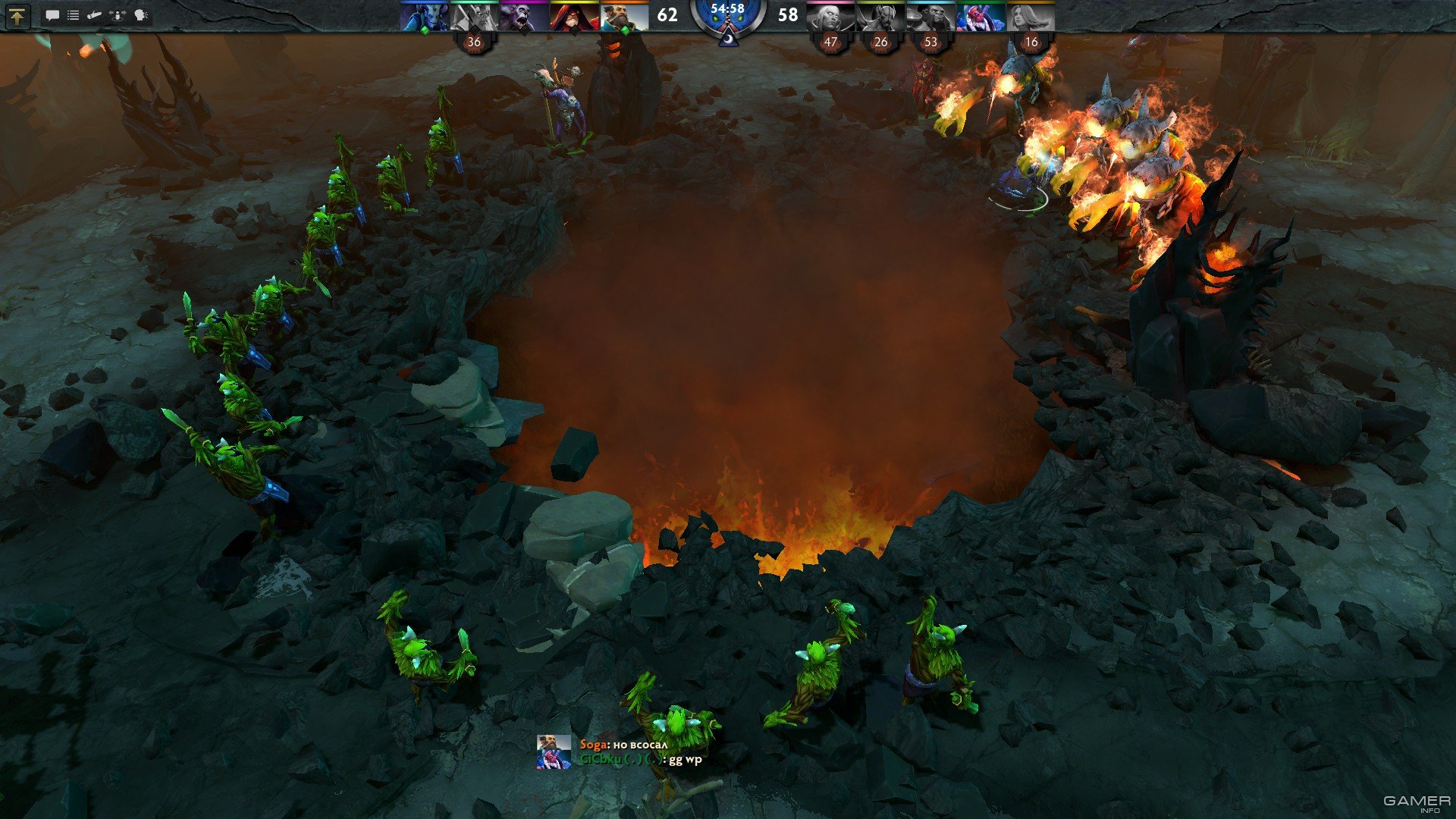Select the dead hero portrait showing 16
Viewport: 1456px width, 819px height.
[1031, 17]
